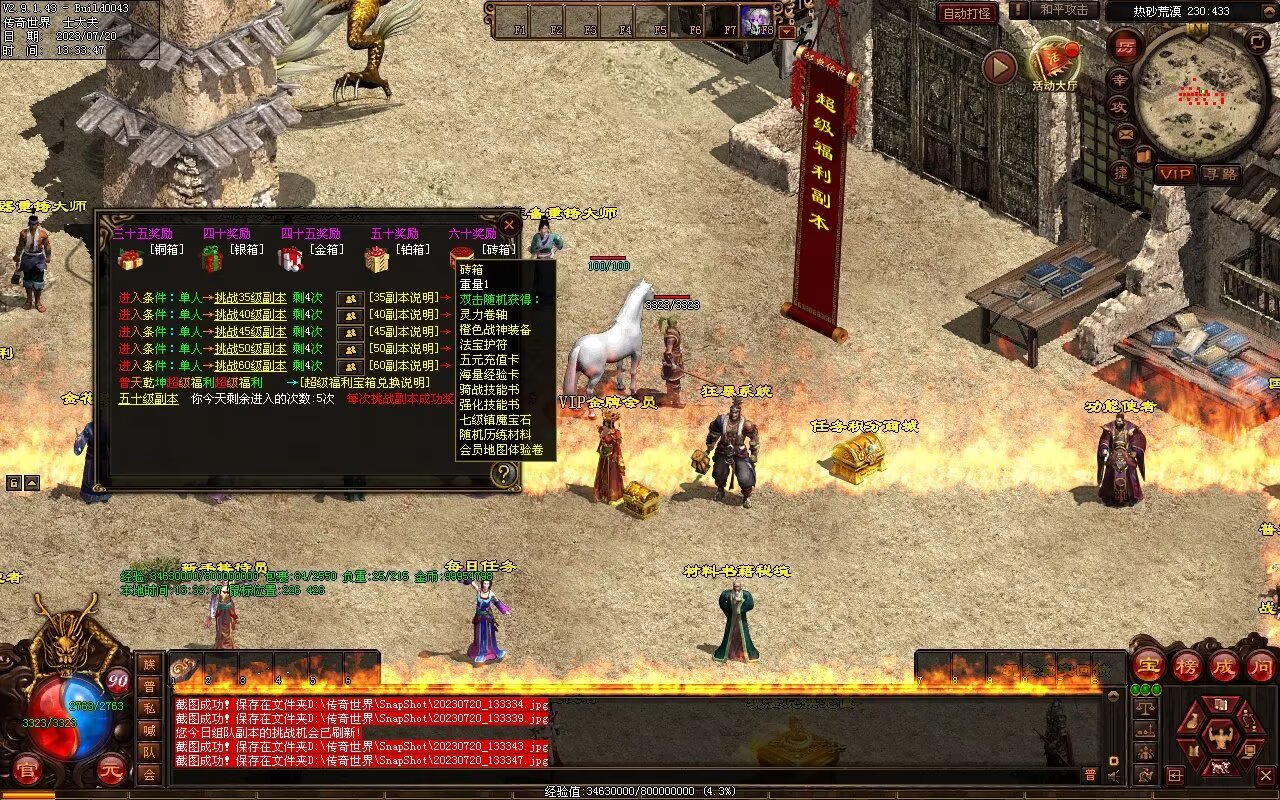Screen dimensions: 1280x800
Task: Open the mail envelope icon
Action: tap(1126, 134)
